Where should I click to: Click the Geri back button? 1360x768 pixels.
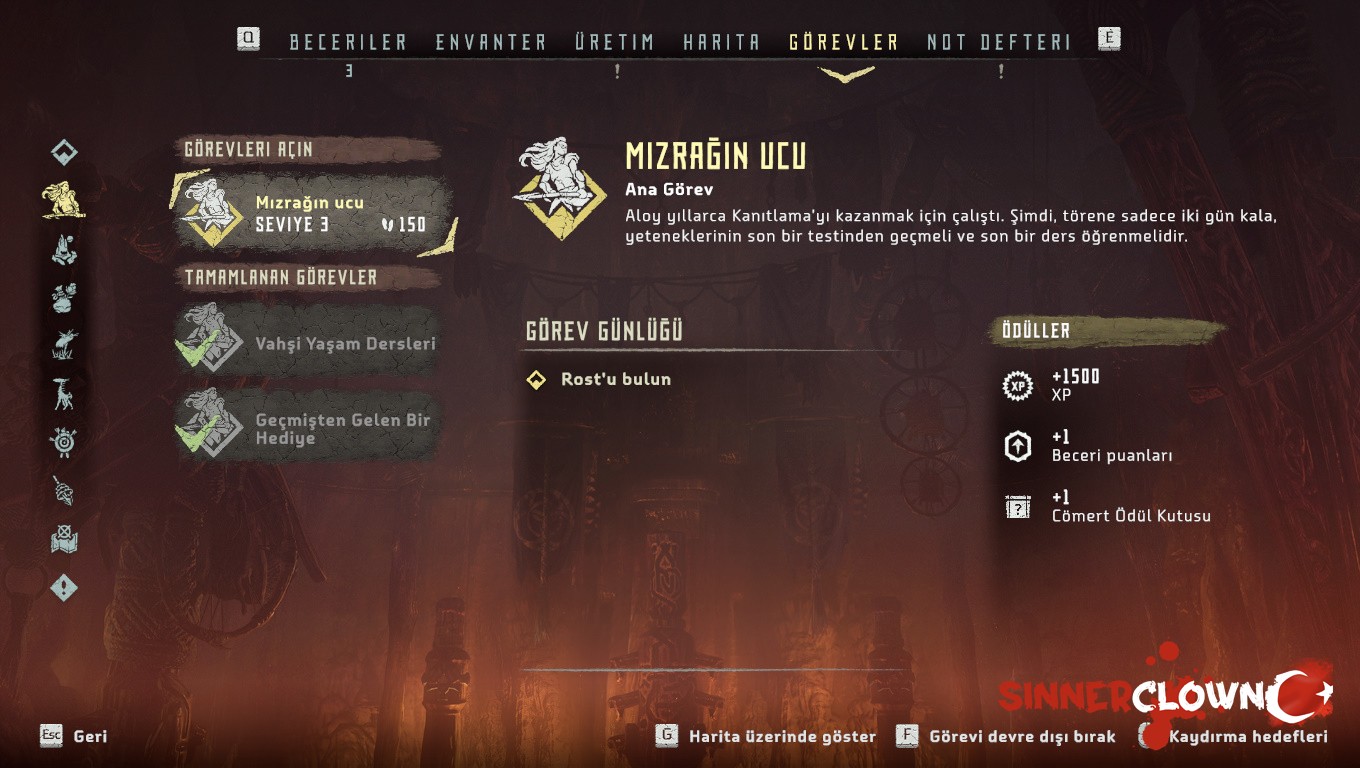tap(75, 736)
